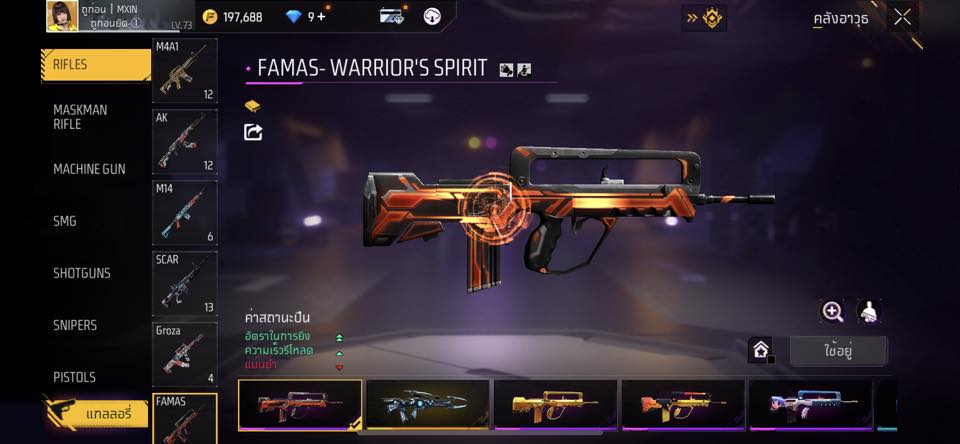Select the M14 rifle tile
The height and width of the screenshot is (444, 960).
pos(184,212)
